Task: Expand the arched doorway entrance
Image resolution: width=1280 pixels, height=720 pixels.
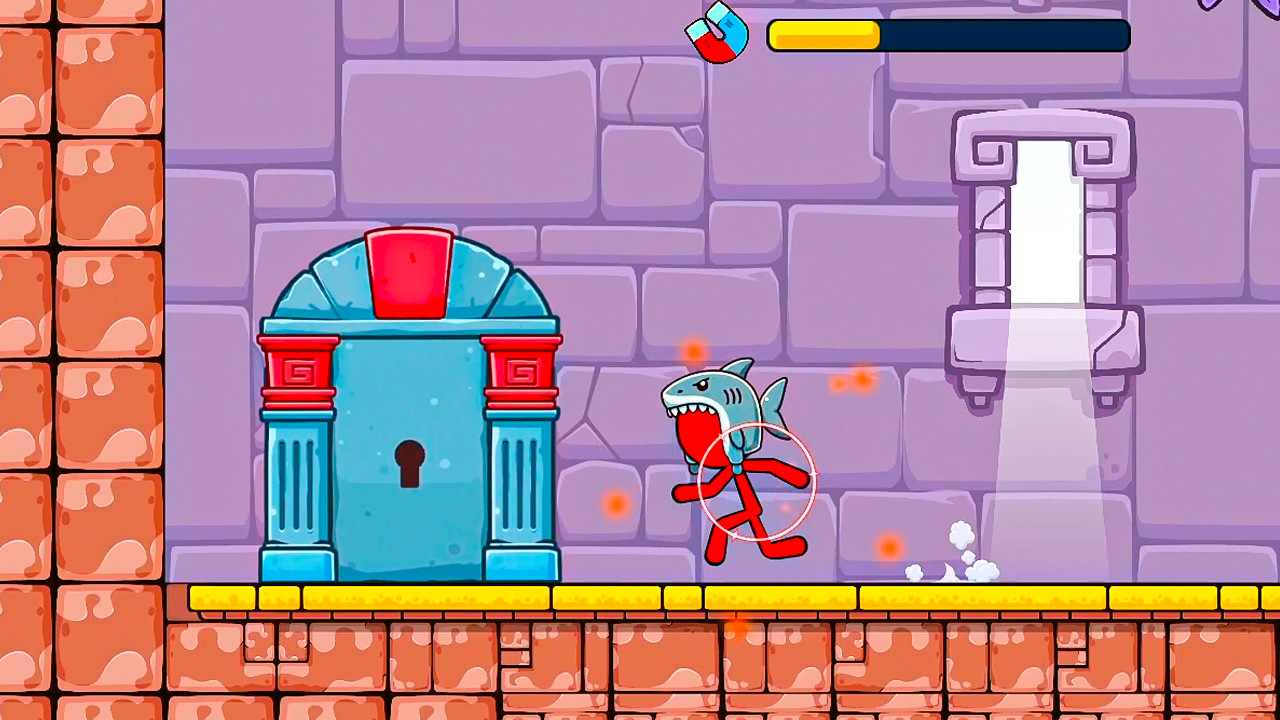Action: [x=410, y=290]
